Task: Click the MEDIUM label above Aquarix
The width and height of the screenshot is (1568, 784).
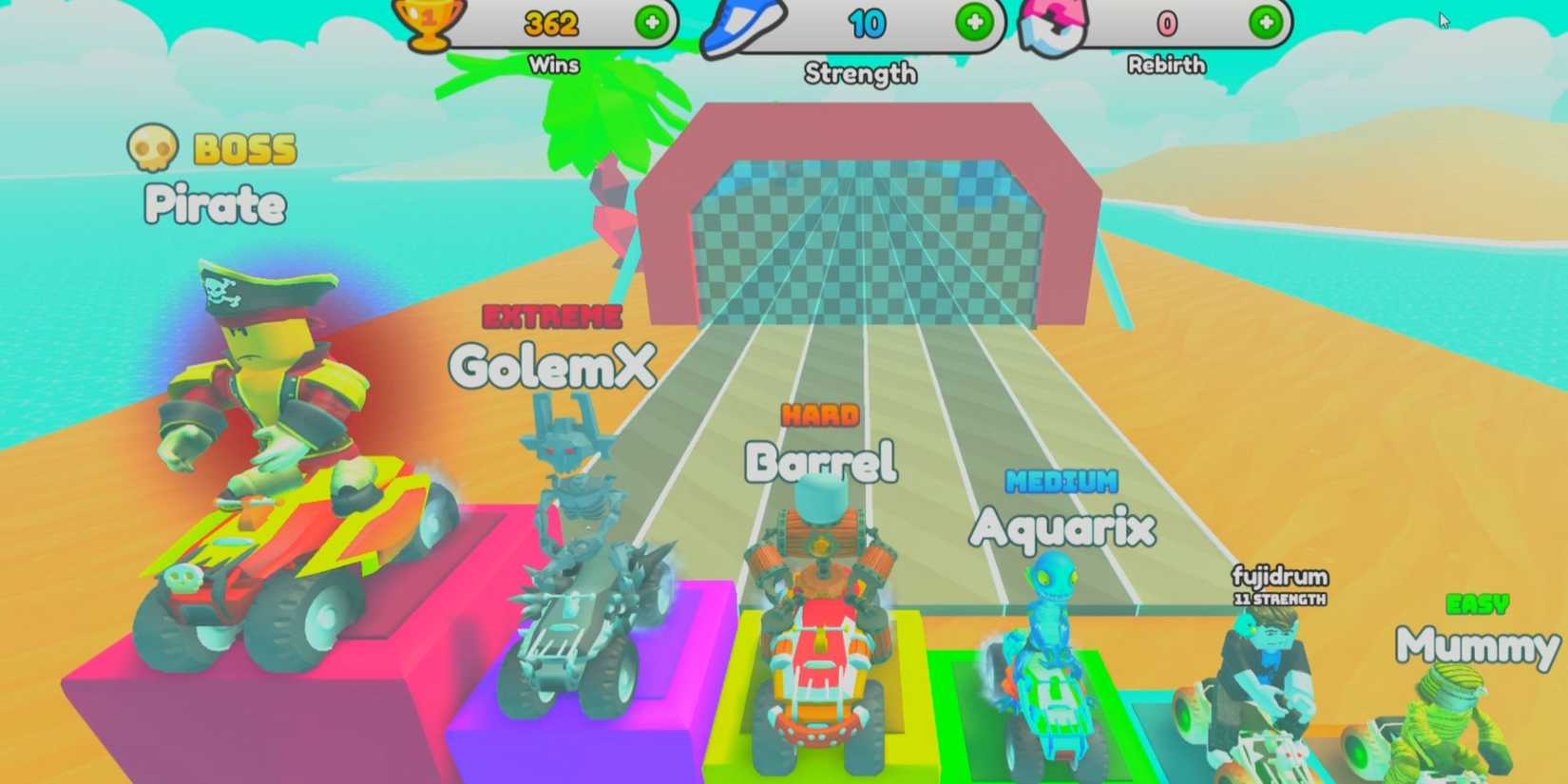Action: (x=1062, y=483)
